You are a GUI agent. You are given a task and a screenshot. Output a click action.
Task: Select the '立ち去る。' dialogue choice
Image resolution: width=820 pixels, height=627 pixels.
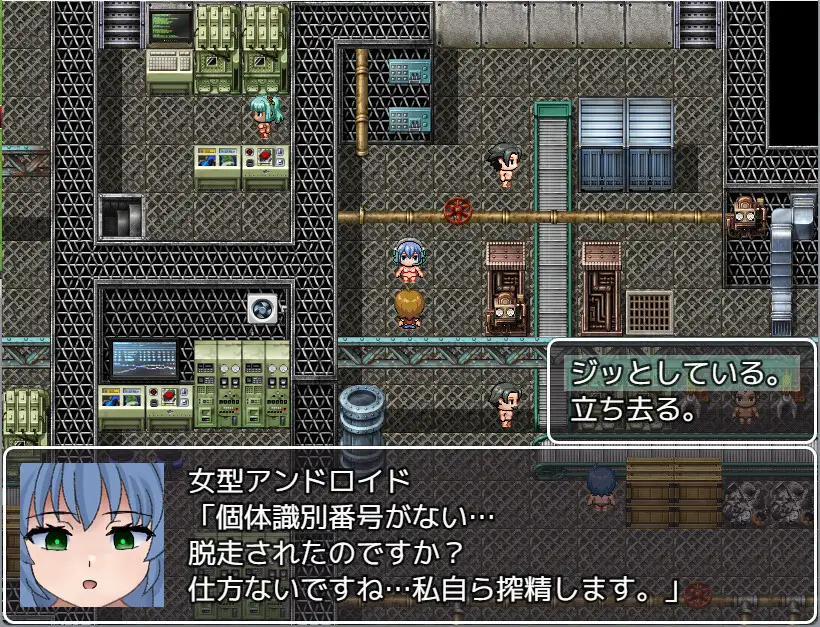click(633, 409)
